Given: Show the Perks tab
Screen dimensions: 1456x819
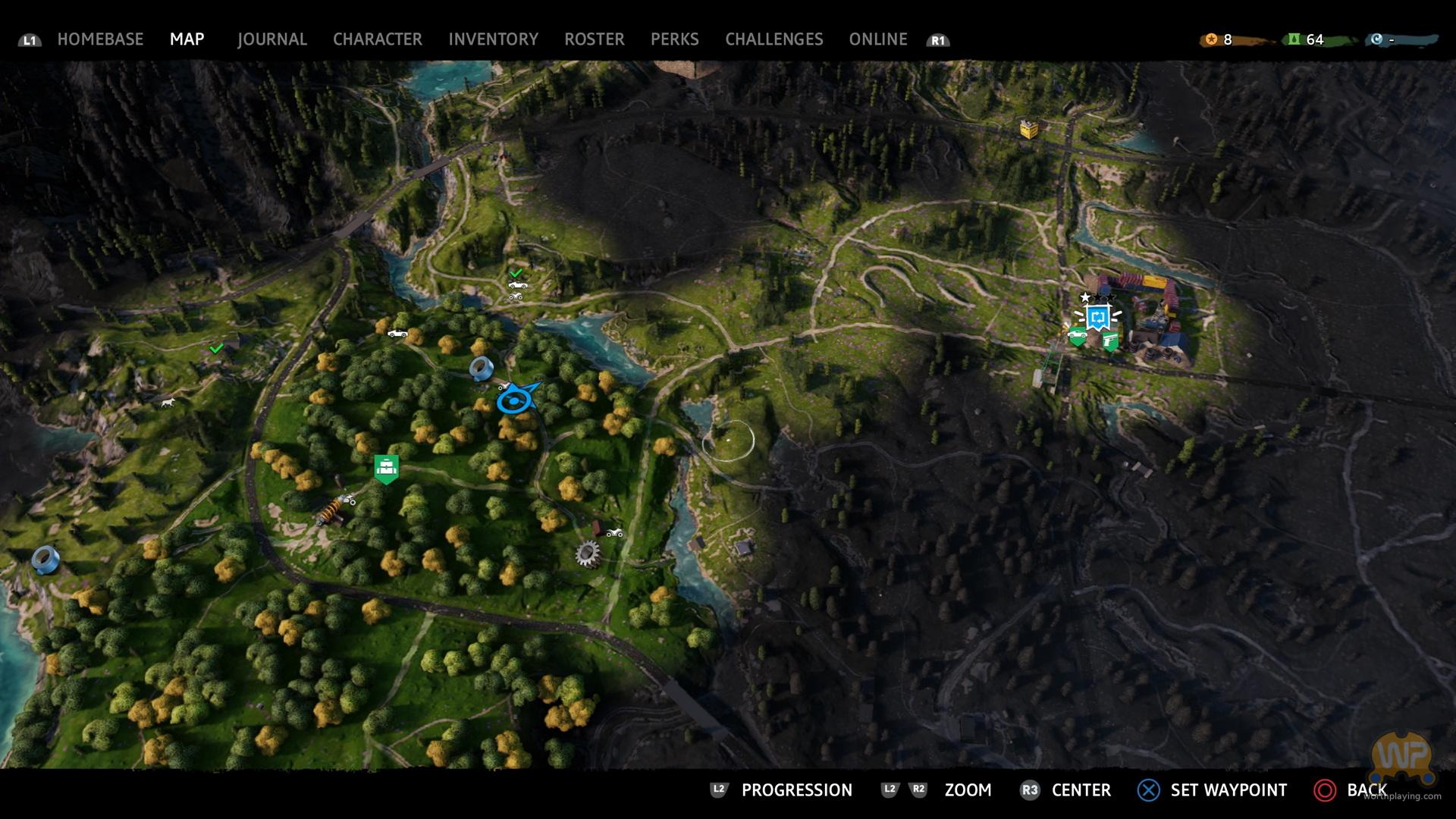Looking at the screenshot, I should point(674,39).
